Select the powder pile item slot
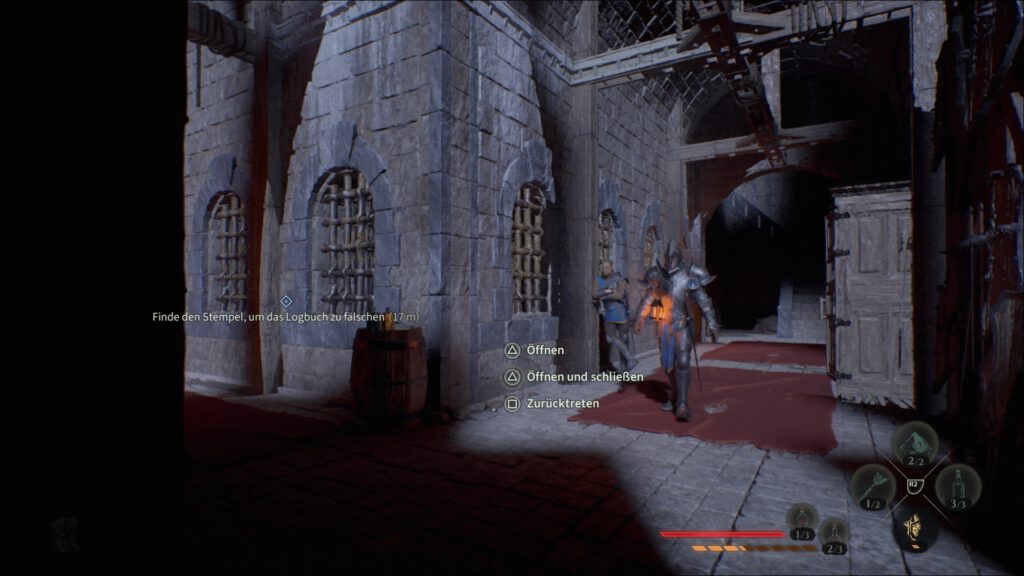The height and width of the screenshot is (576, 1024). pyautogui.click(x=914, y=441)
